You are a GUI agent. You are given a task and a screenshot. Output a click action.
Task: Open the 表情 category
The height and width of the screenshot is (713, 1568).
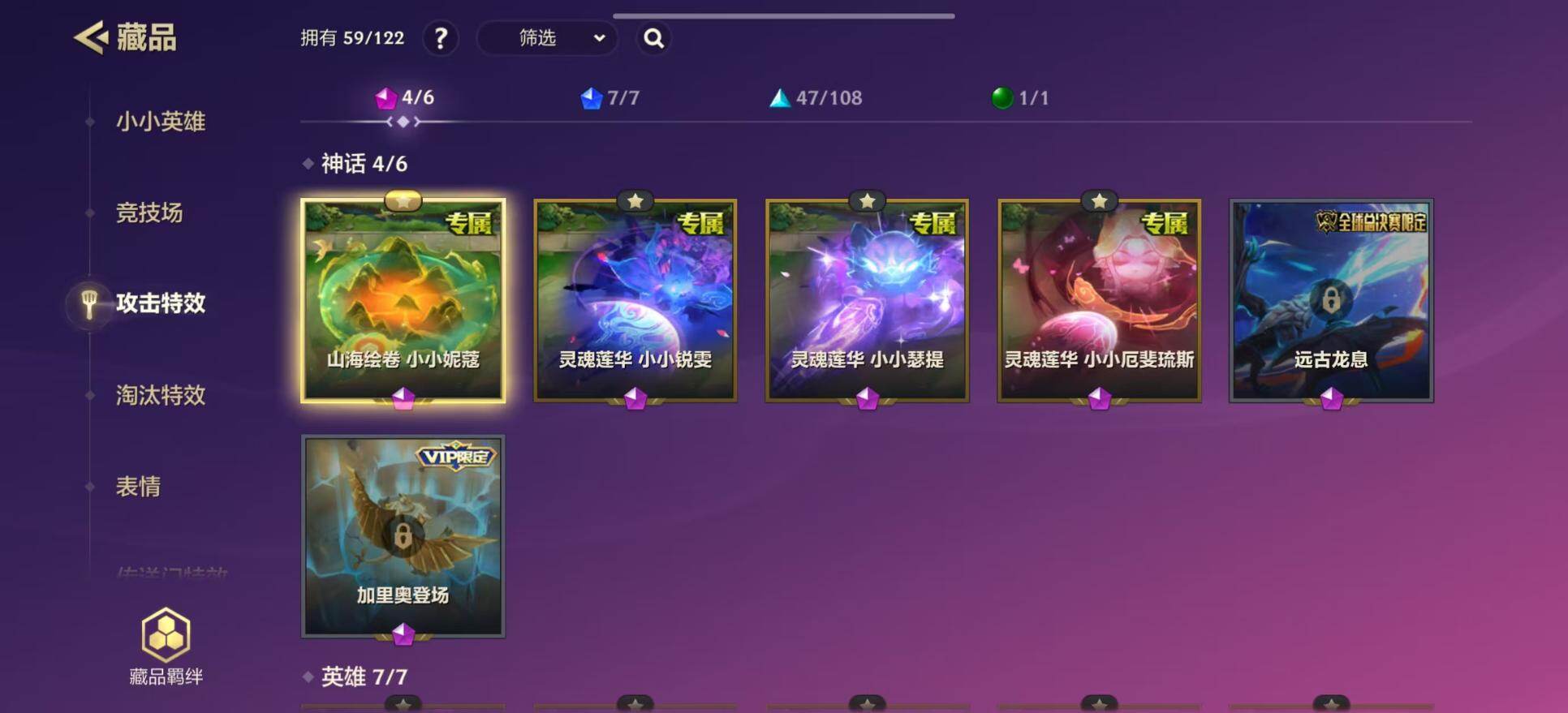point(138,487)
